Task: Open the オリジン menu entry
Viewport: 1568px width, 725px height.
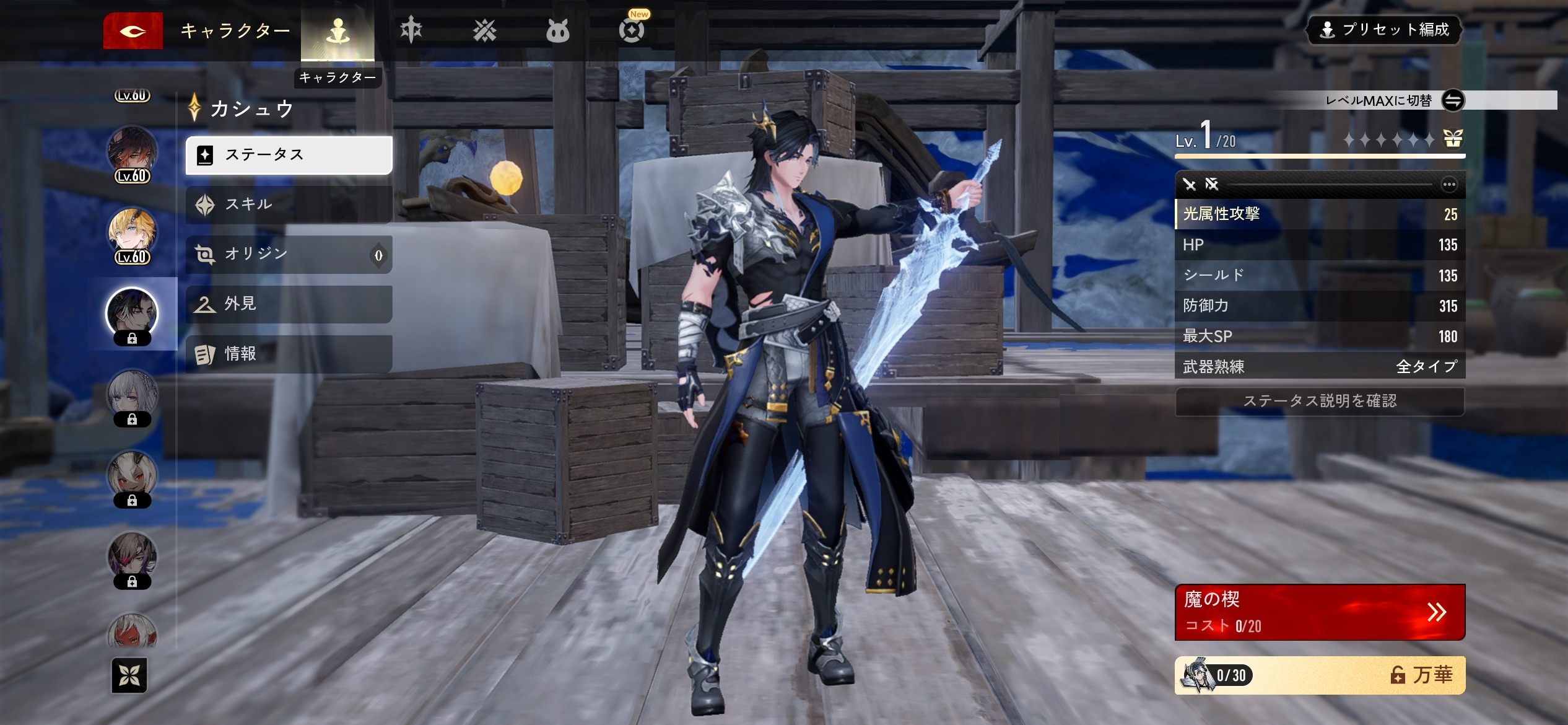Action: tap(289, 254)
